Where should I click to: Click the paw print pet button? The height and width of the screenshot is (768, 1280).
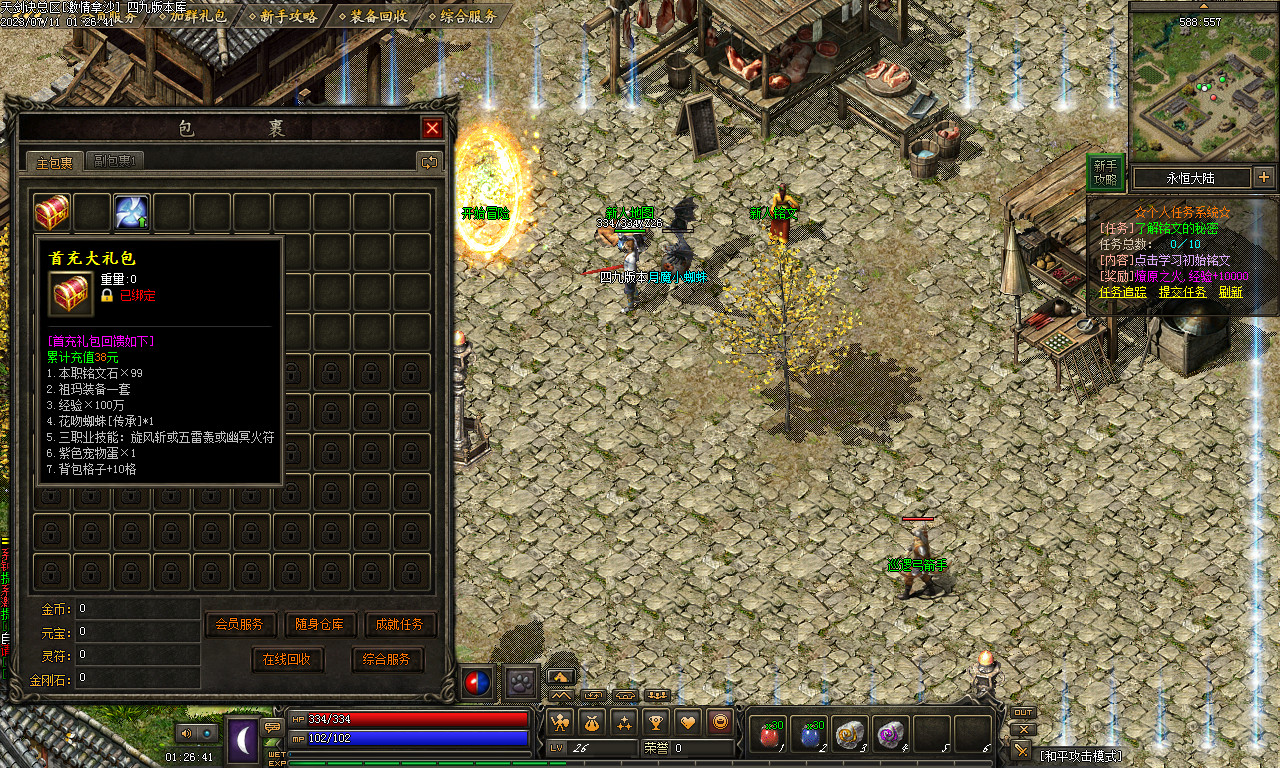point(520,682)
